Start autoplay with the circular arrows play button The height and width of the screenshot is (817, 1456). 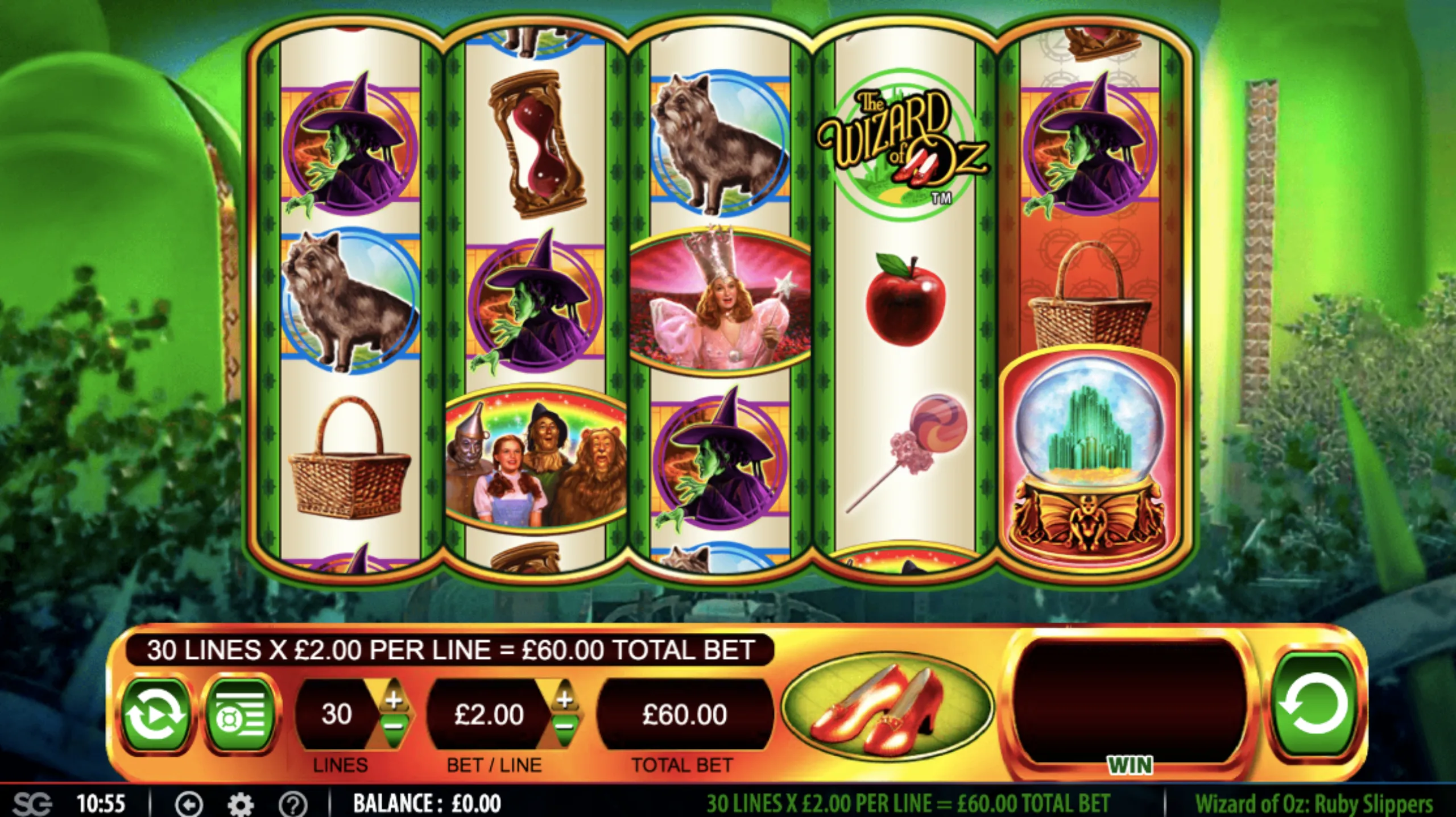click(x=155, y=714)
